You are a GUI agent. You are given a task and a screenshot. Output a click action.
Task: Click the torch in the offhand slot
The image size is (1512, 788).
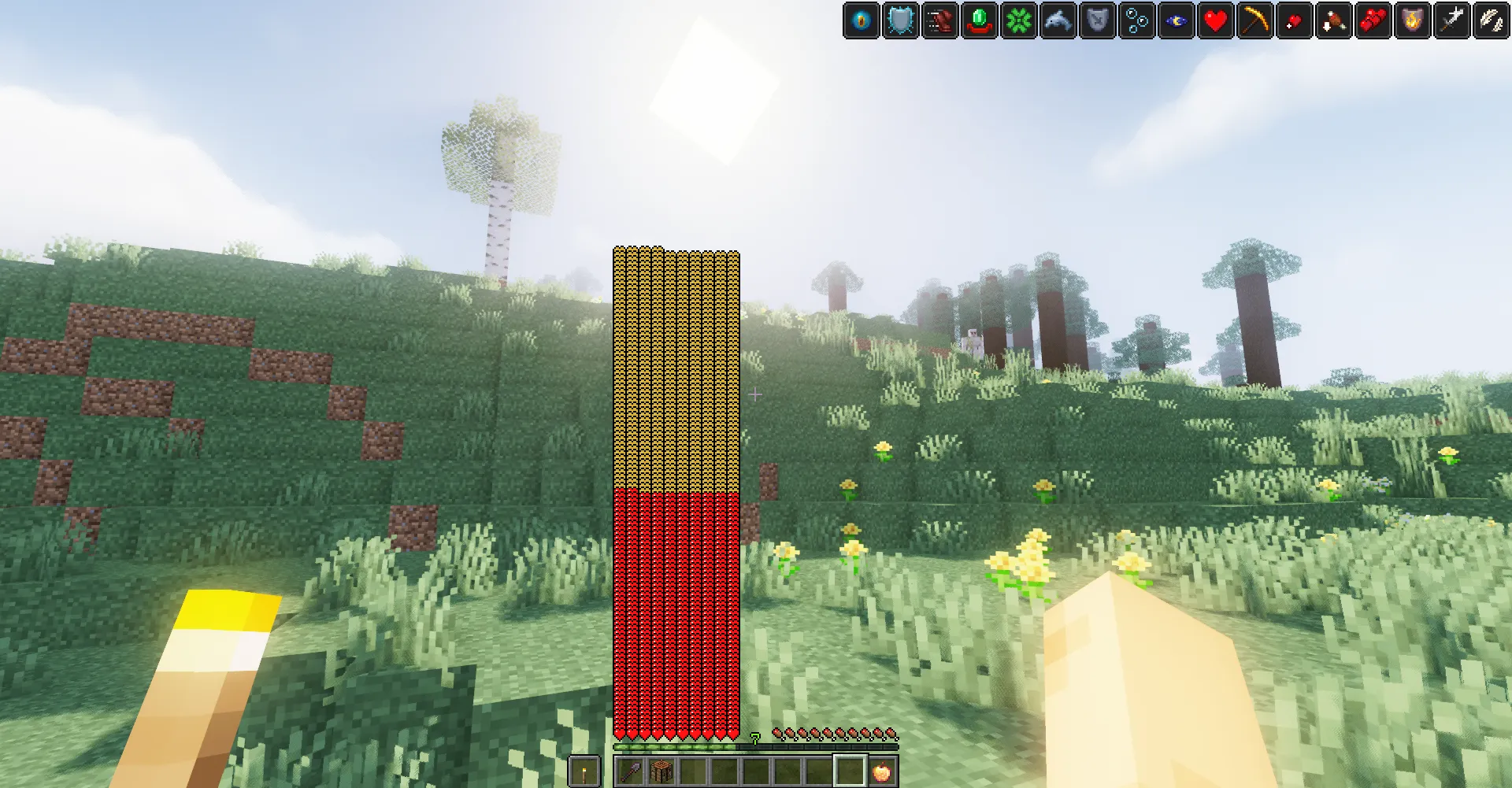pos(584,771)
